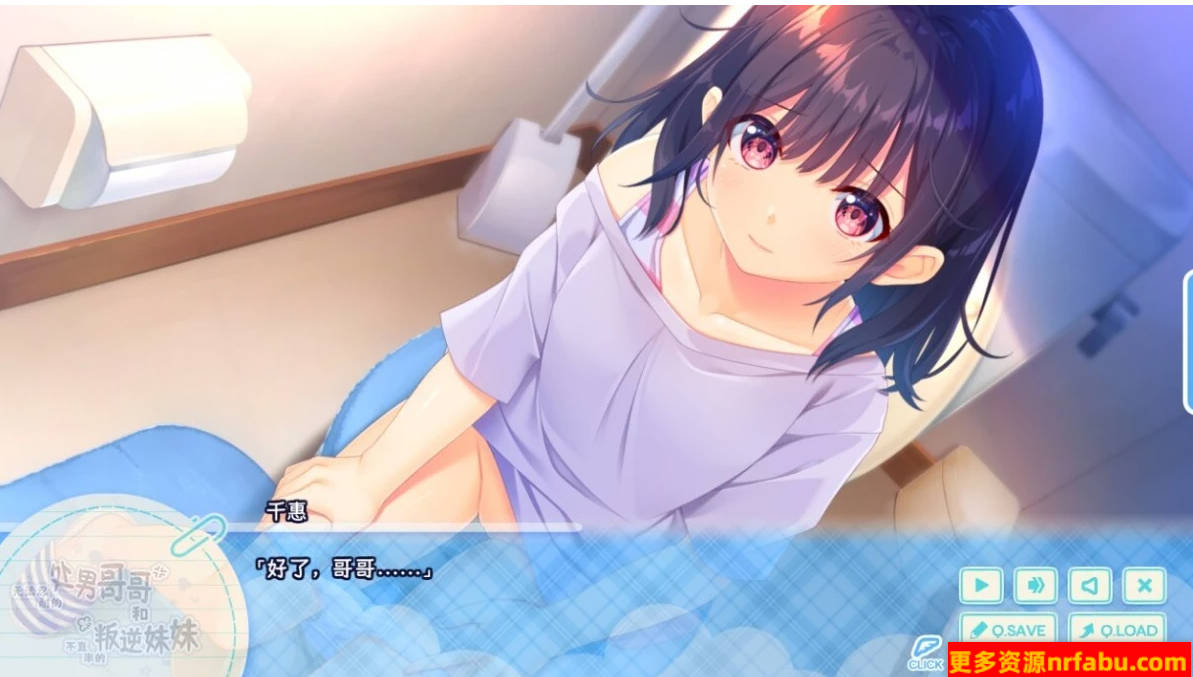Advance dialogue via the CLICK wing icon
The height and width of the screenshot is (677, 1193).
pos(925,652)
